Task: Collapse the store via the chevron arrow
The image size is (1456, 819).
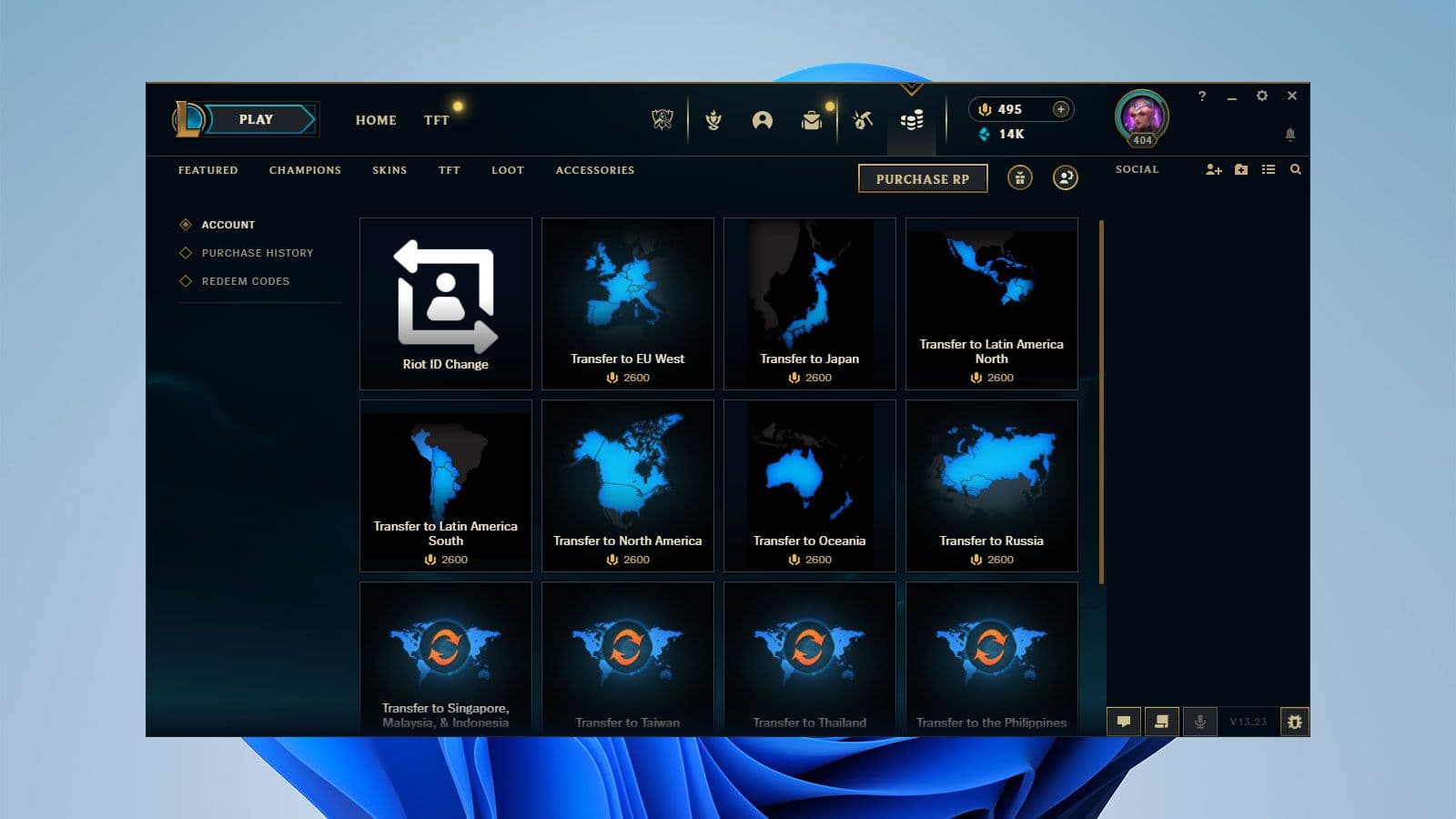Action: (910, 88)
